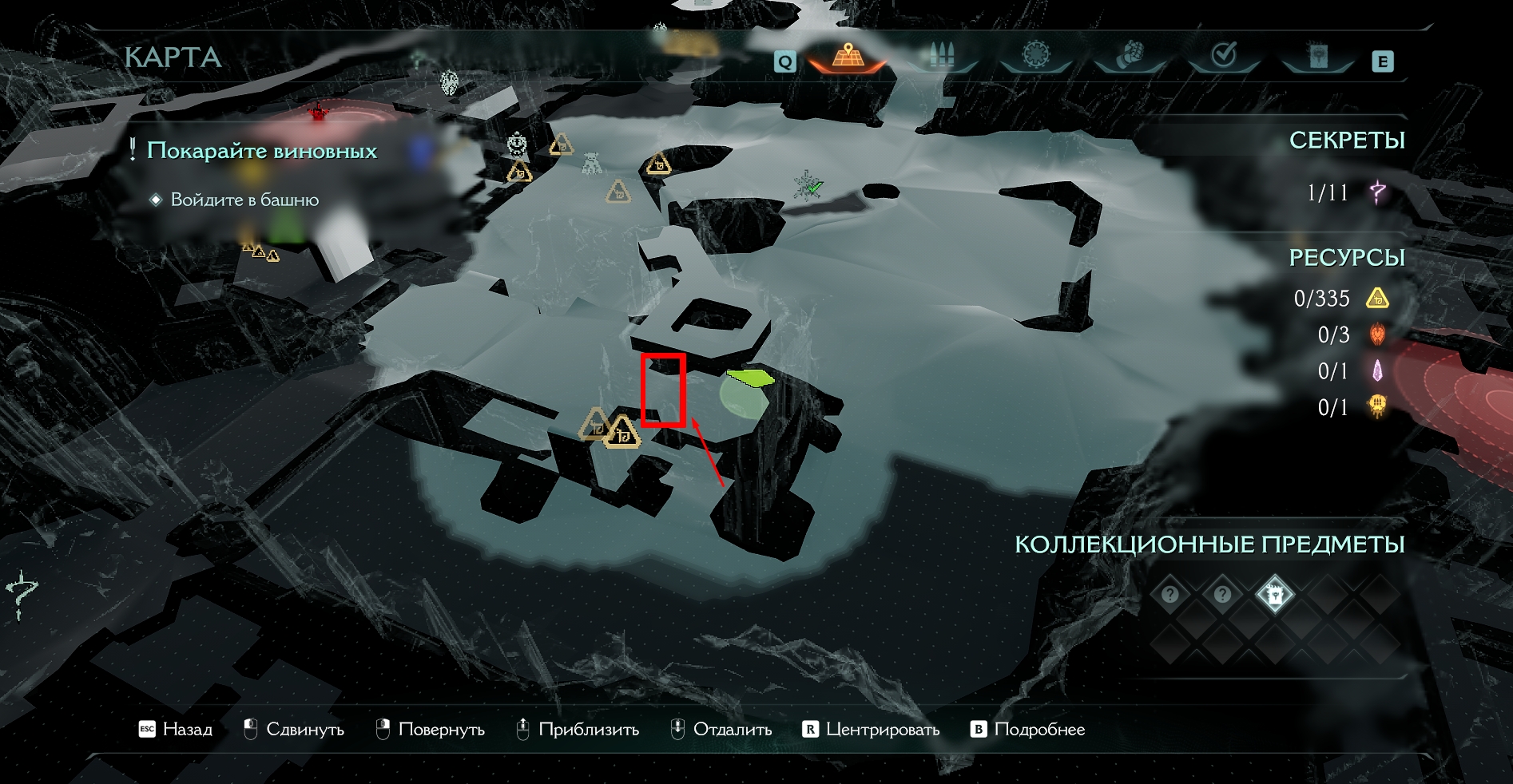The image size is (1513, 784).
Task: Select the red demon marker on the map
Action: pyautogui.click(x=320, y=112)
